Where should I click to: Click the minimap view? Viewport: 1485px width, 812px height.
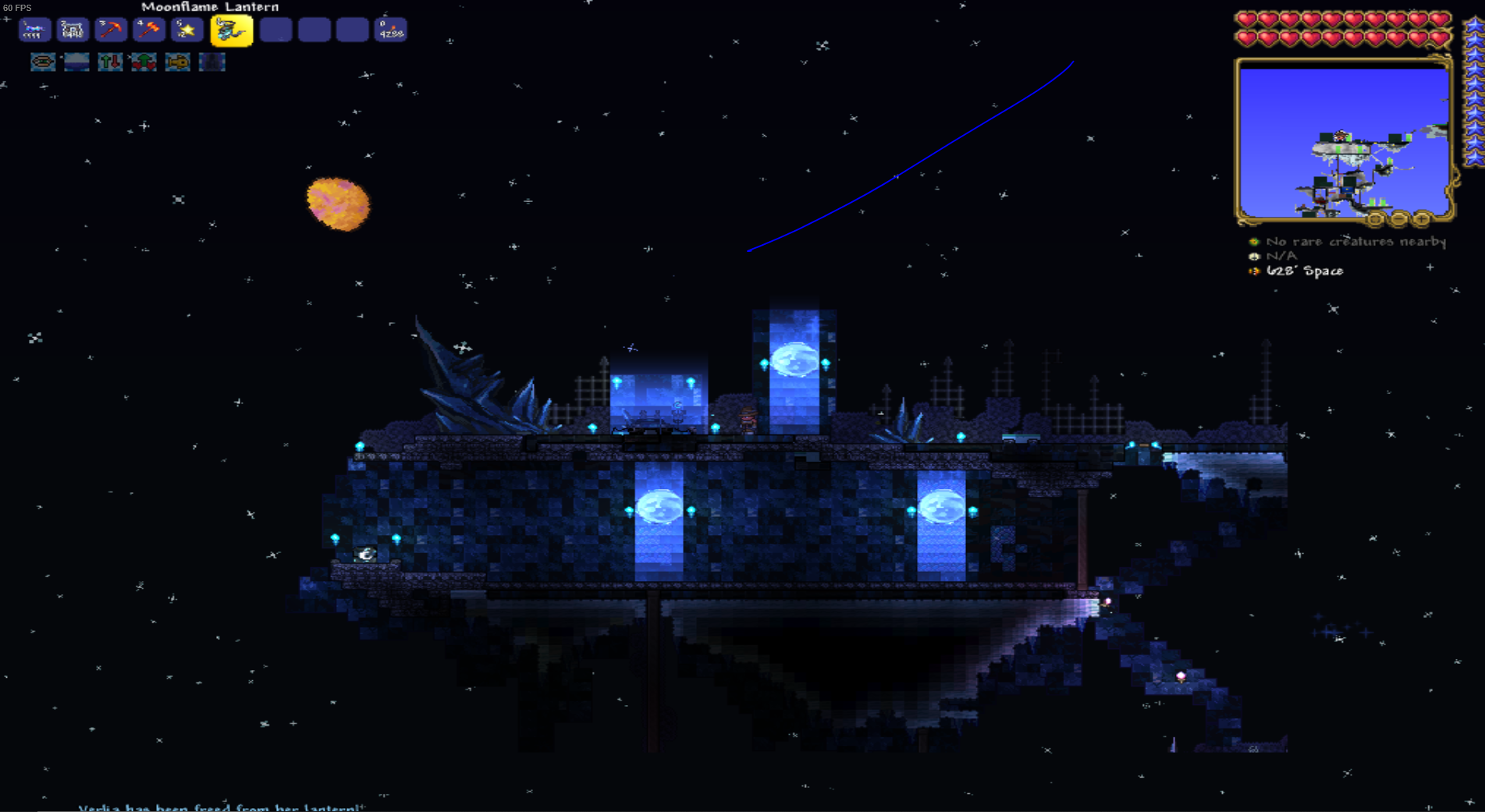pos(1343,140)
